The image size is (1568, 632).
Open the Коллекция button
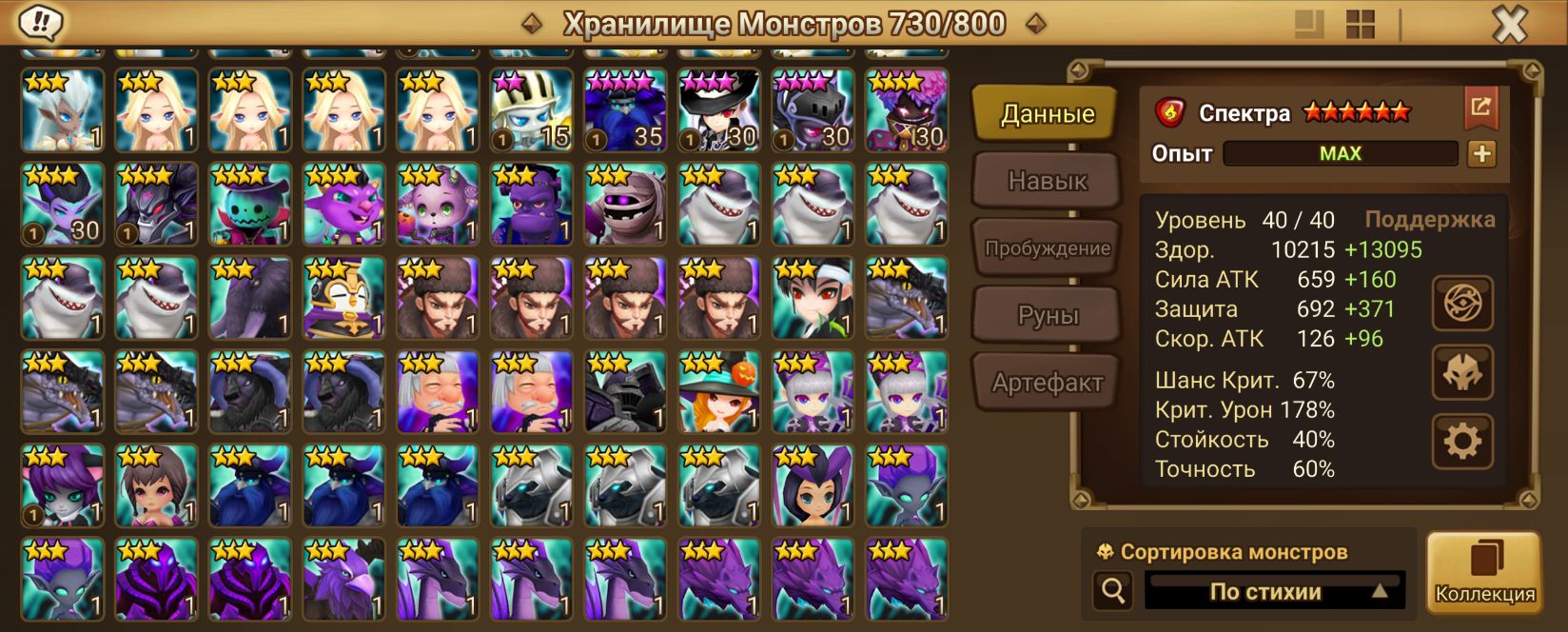point(1484,571)
